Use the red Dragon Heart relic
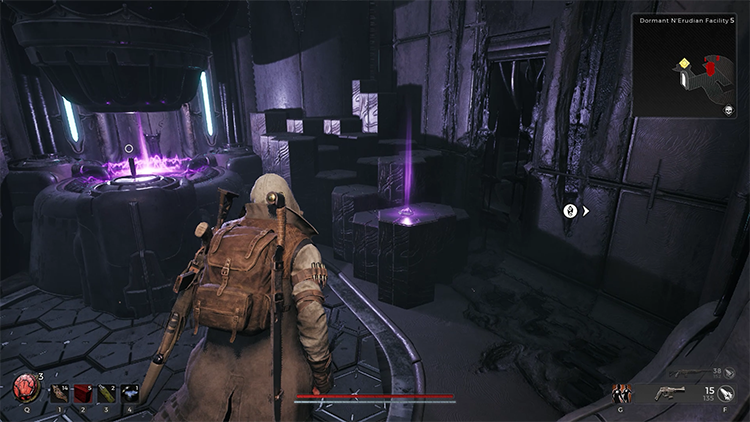Image resolution: width=750 pixels, height=422 pixels. (x=24, y=388)
